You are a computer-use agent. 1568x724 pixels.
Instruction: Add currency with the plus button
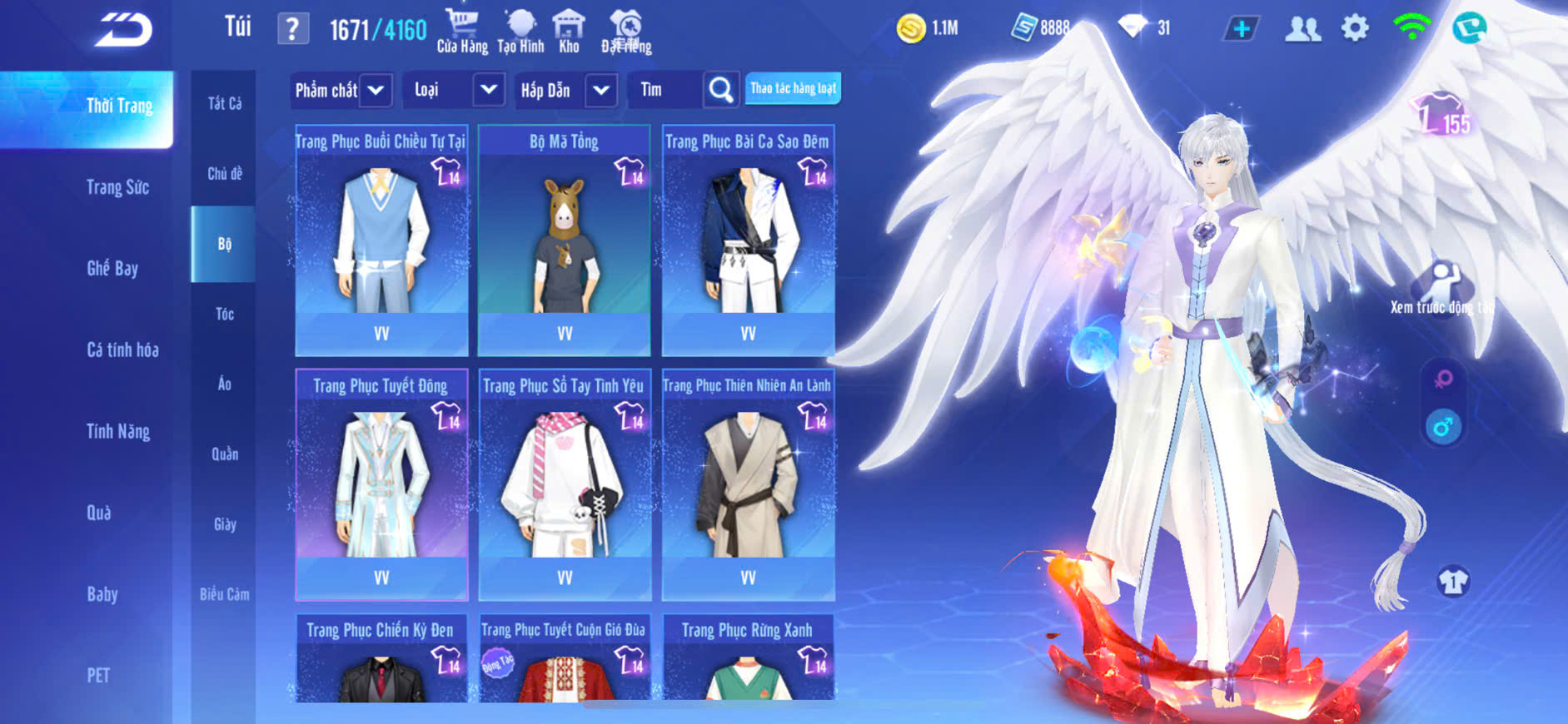point(1241,29)
